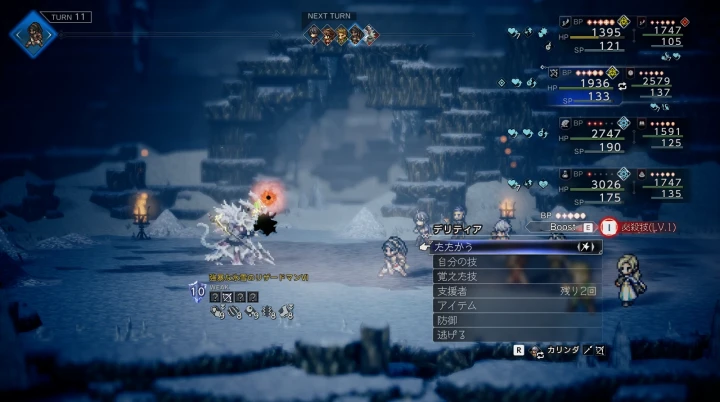
Task: Click the bow weakness icon under the enemy
Action: [x=228, y=297]
